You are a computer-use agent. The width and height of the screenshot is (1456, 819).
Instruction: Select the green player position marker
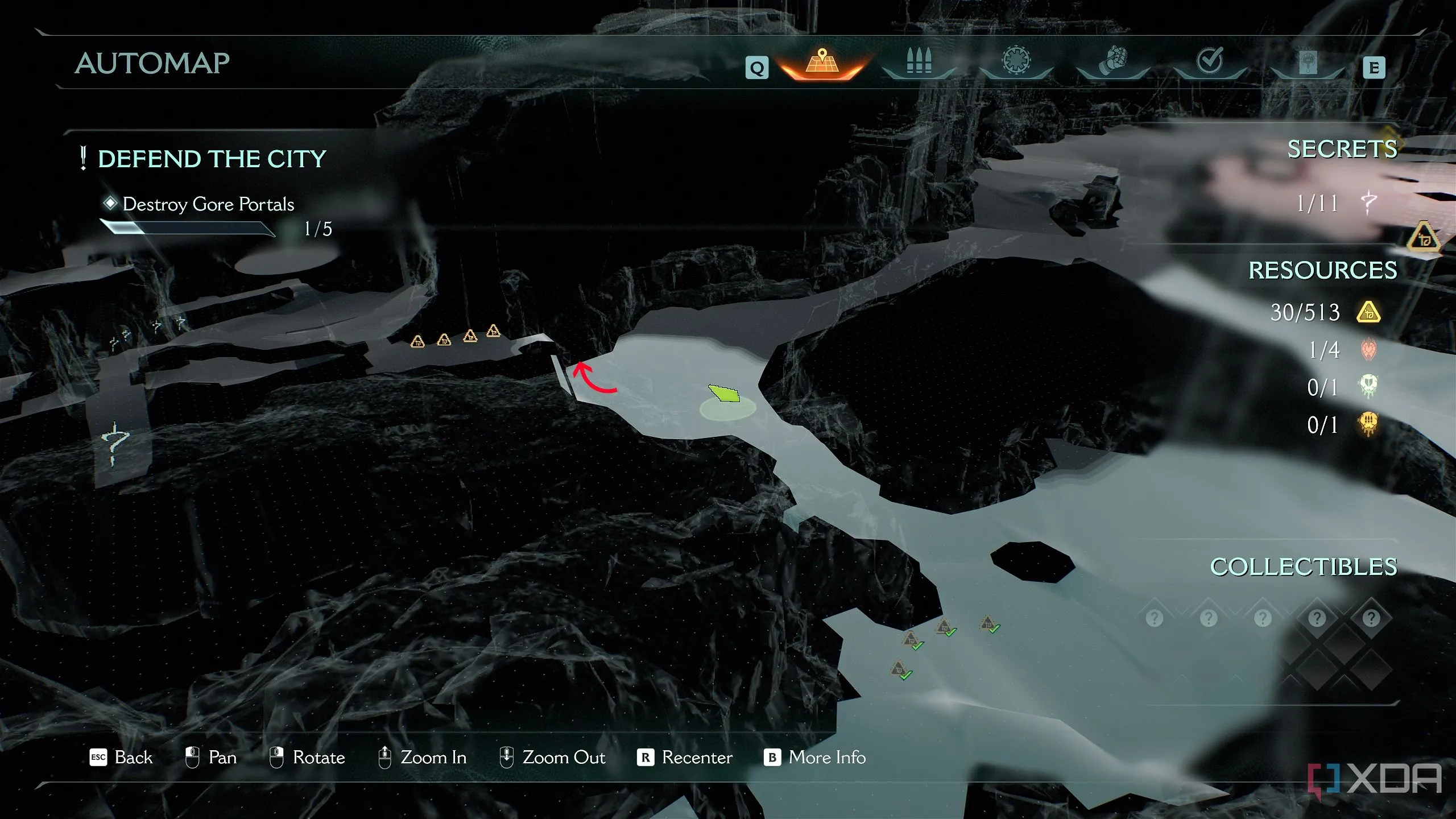coord(724,393)
